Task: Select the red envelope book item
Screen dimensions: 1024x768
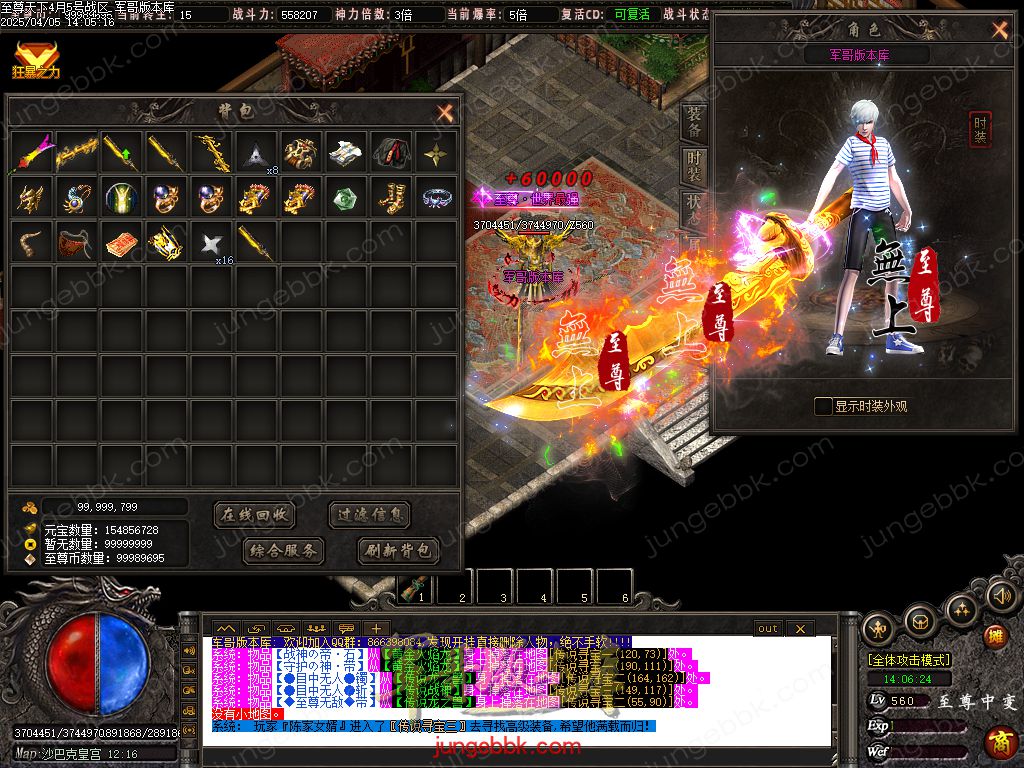Action: (x=122, y=243)
